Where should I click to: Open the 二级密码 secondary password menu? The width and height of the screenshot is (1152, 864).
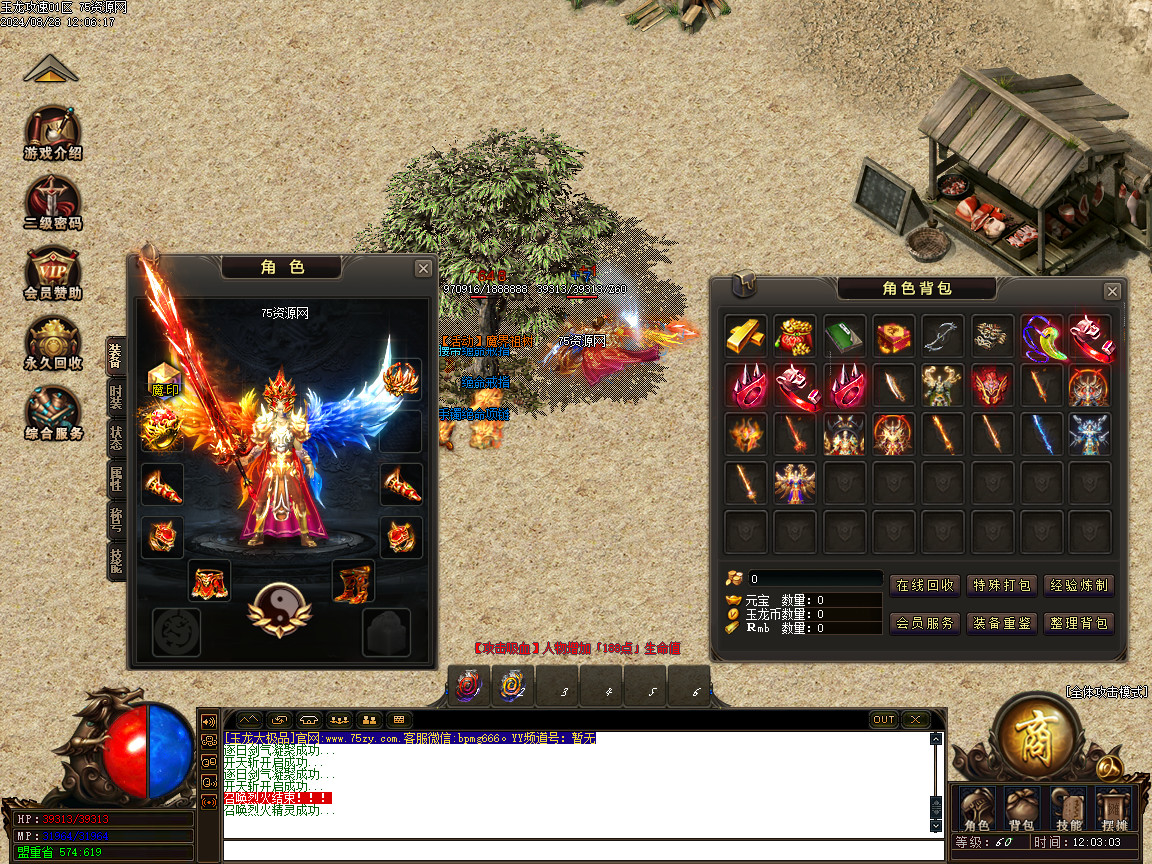53,204
